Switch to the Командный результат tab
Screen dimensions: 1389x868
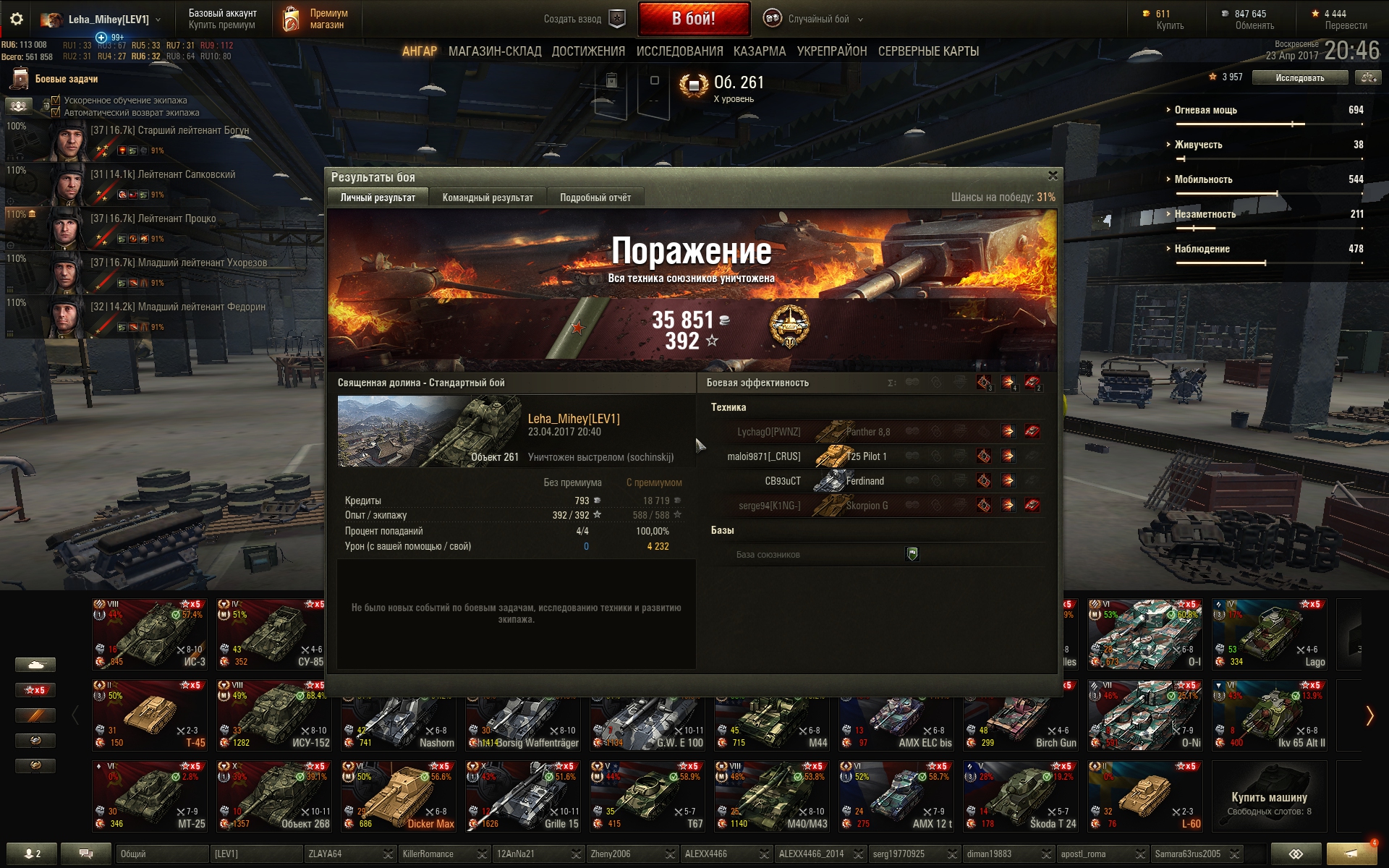488,197
